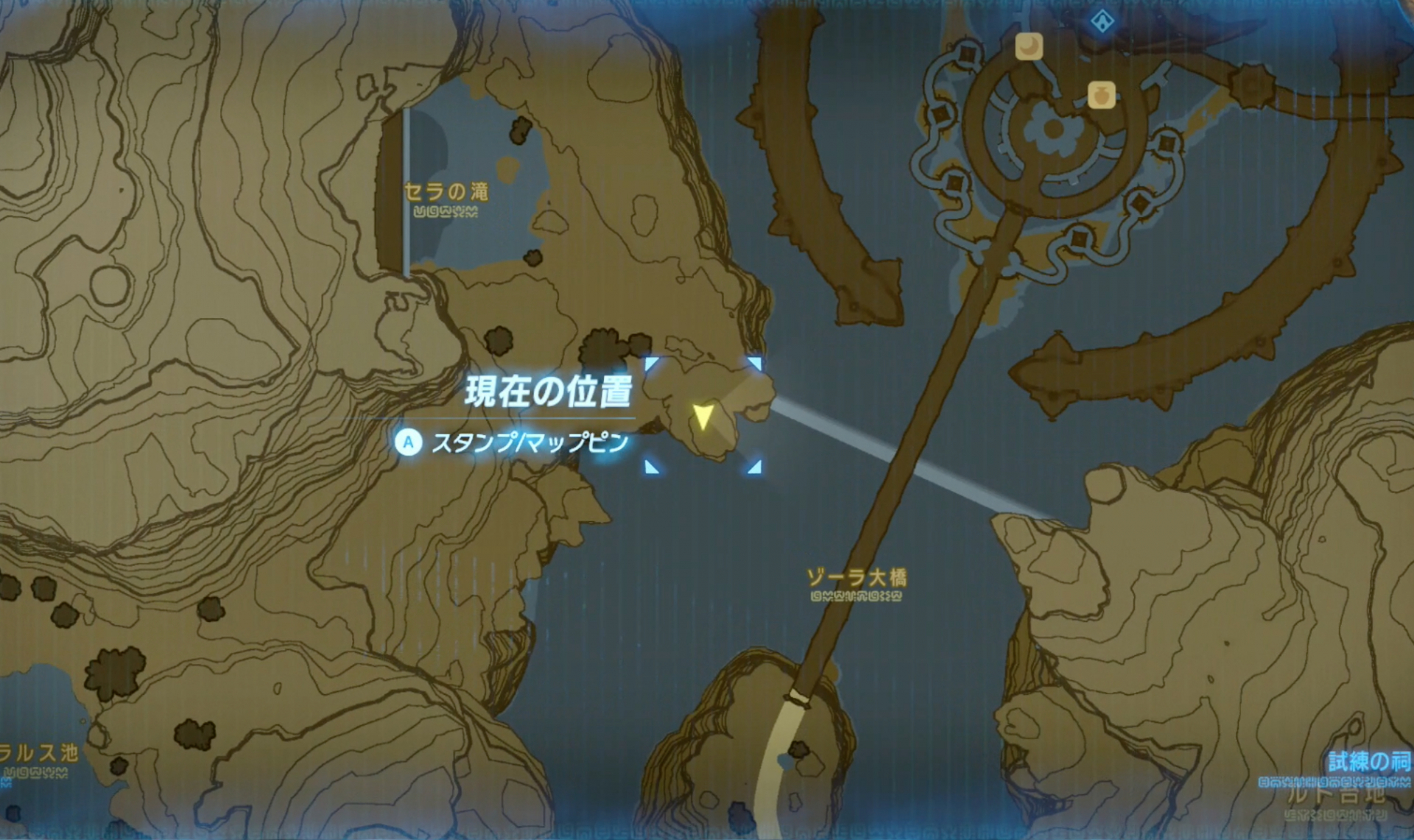Screen dimensions: 1414x840
Task: Click the moon stamp marker on the map
Action: coord(1031,46)
